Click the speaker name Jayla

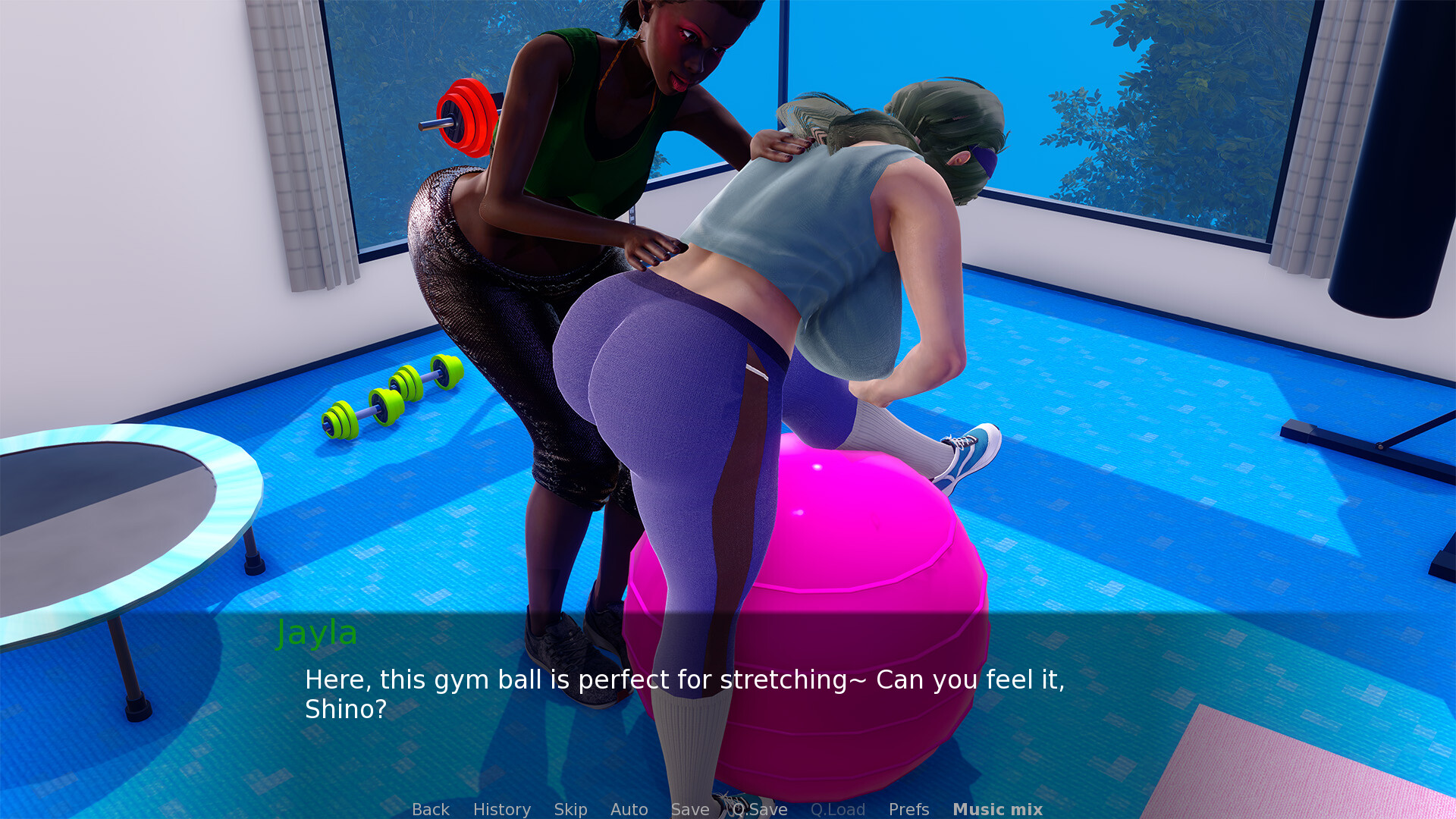pos(316,634)
